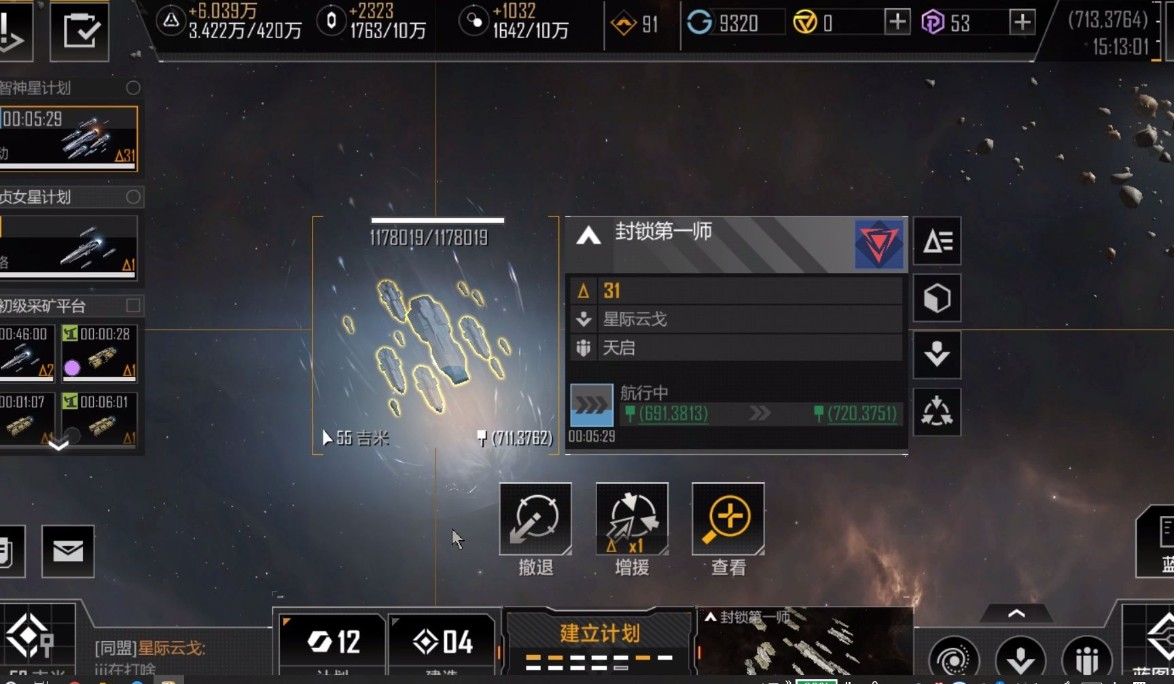Add more gold currency with plus button
Viewport: 1176px width, 684px height.
[898, 22]
